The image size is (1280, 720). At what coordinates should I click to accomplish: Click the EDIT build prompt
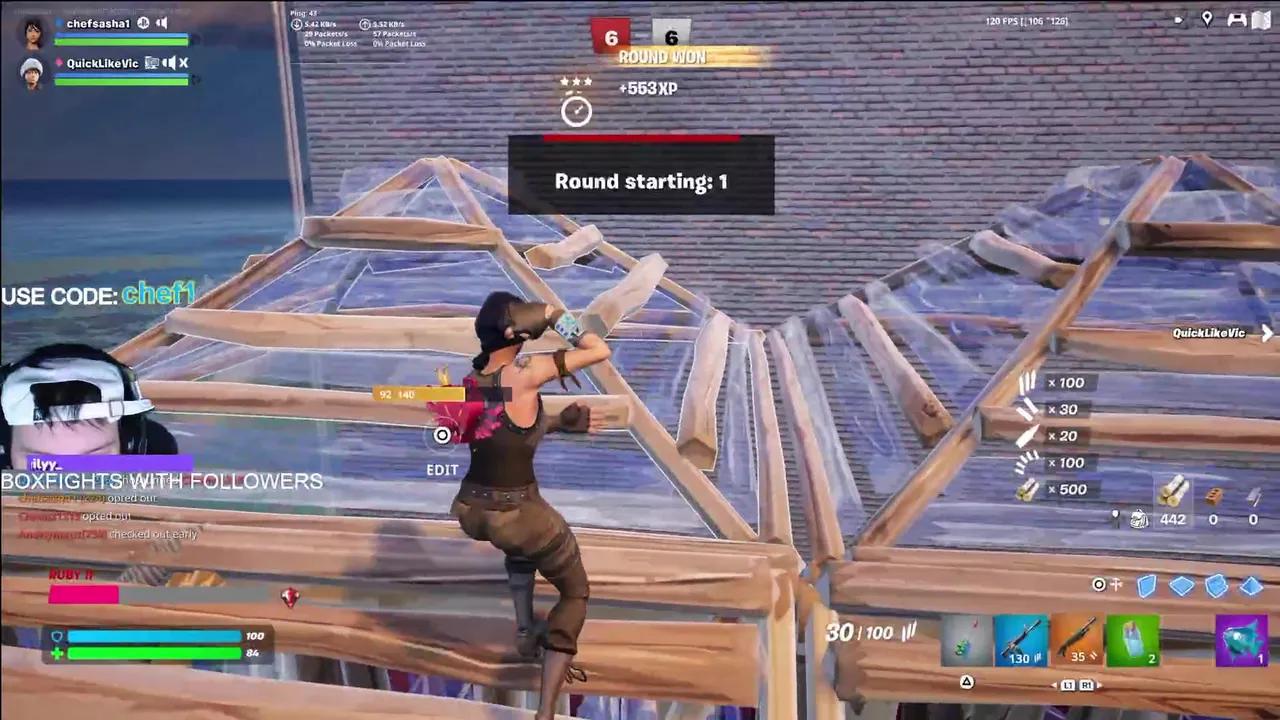point(442,469)
